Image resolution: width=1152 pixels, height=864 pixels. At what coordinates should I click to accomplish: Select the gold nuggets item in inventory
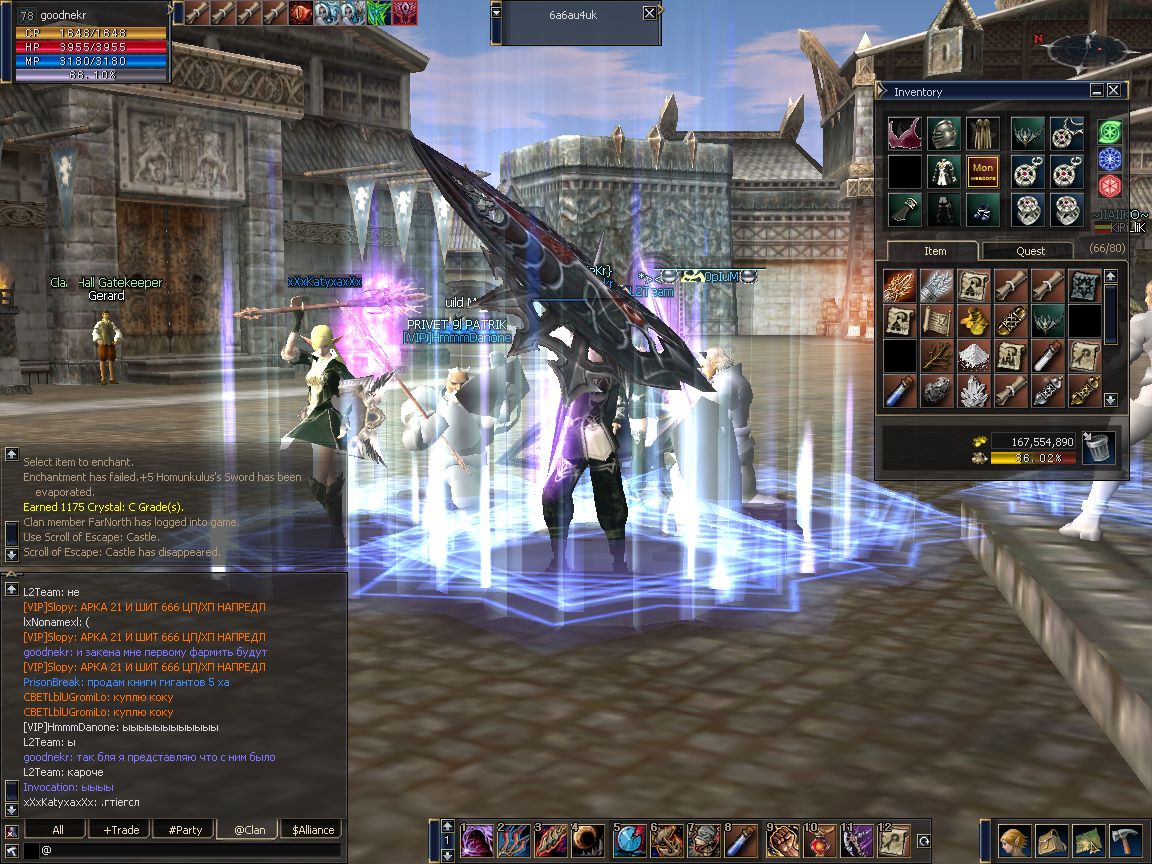click(x=972, y=320)
